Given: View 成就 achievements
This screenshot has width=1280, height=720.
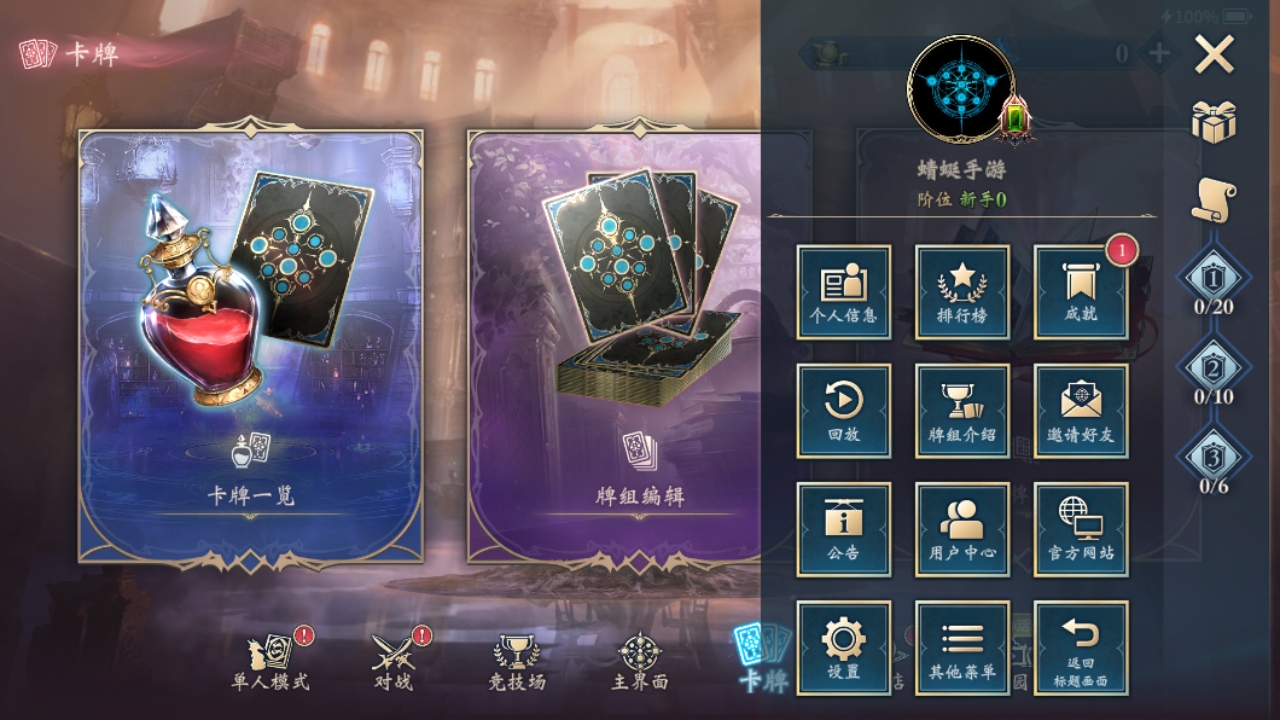Looking at the screenshot, I should (x=1080, y=292).
